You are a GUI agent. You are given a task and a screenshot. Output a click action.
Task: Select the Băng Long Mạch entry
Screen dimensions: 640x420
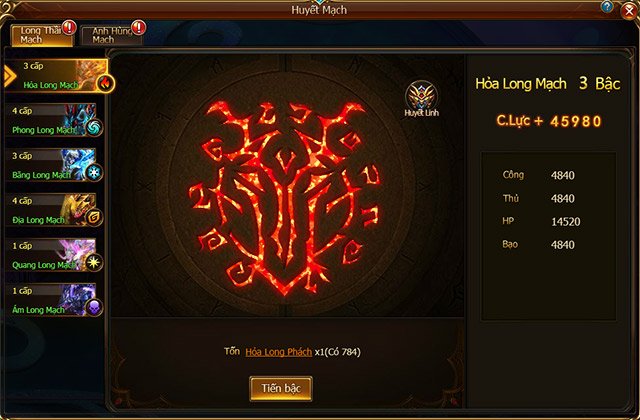click(56, 165)
